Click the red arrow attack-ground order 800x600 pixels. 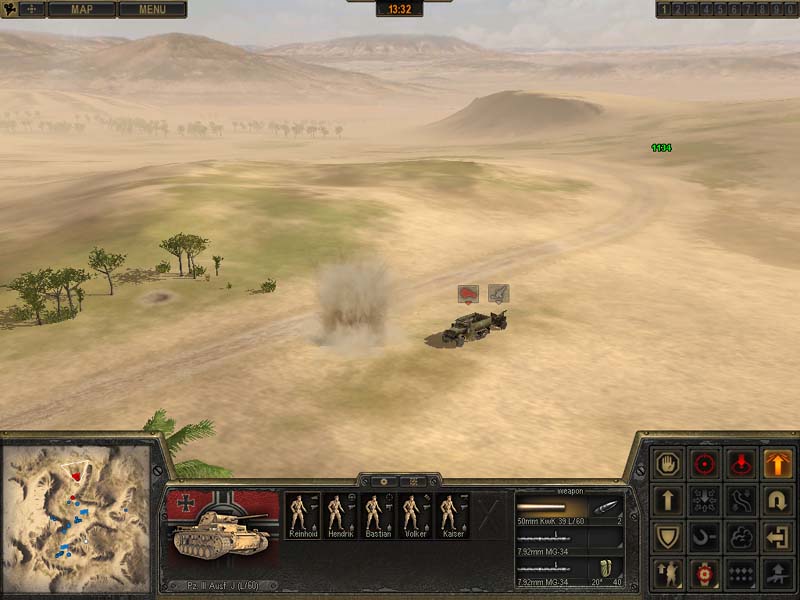(x=741, y=464)
